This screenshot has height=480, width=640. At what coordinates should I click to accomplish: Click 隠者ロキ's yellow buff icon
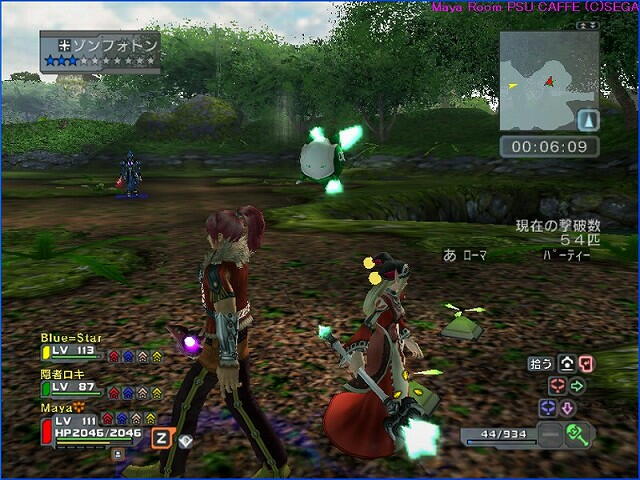[156, 393]
